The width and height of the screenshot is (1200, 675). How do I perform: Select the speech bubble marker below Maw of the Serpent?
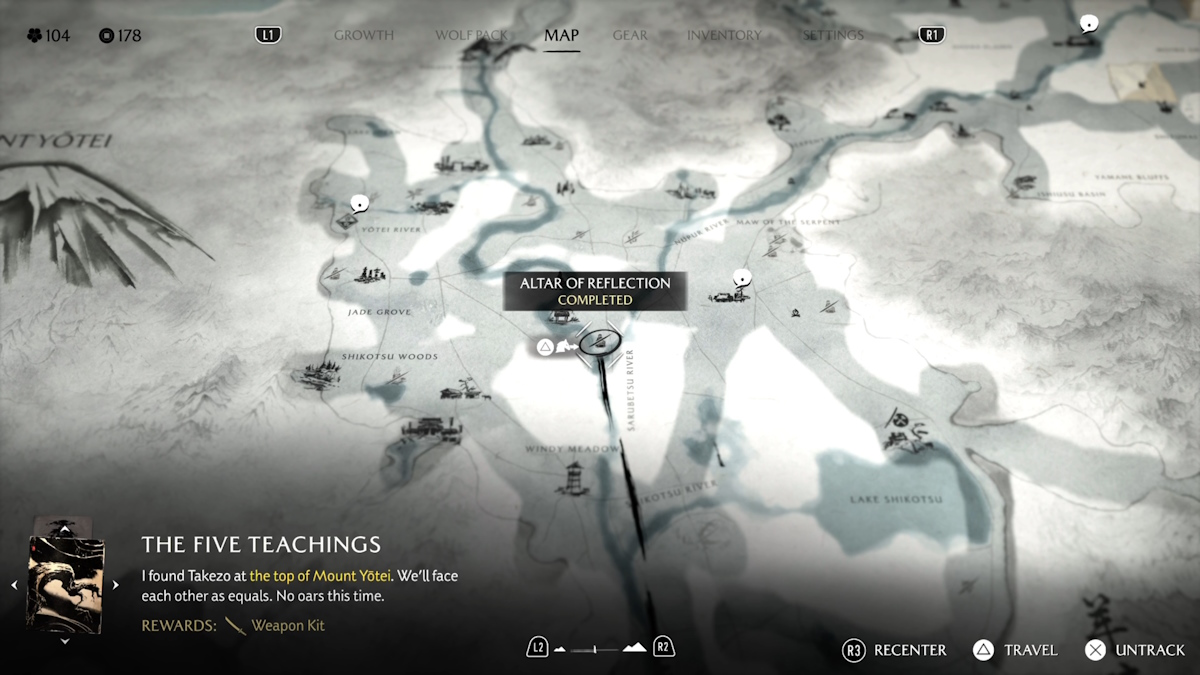pyautogui.click(x=741, y=277)
